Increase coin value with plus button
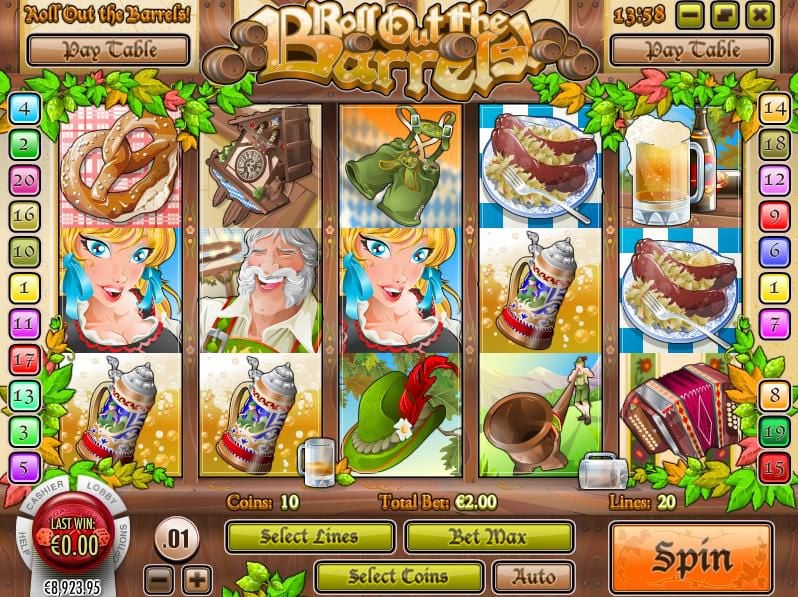 click(196, 578)
